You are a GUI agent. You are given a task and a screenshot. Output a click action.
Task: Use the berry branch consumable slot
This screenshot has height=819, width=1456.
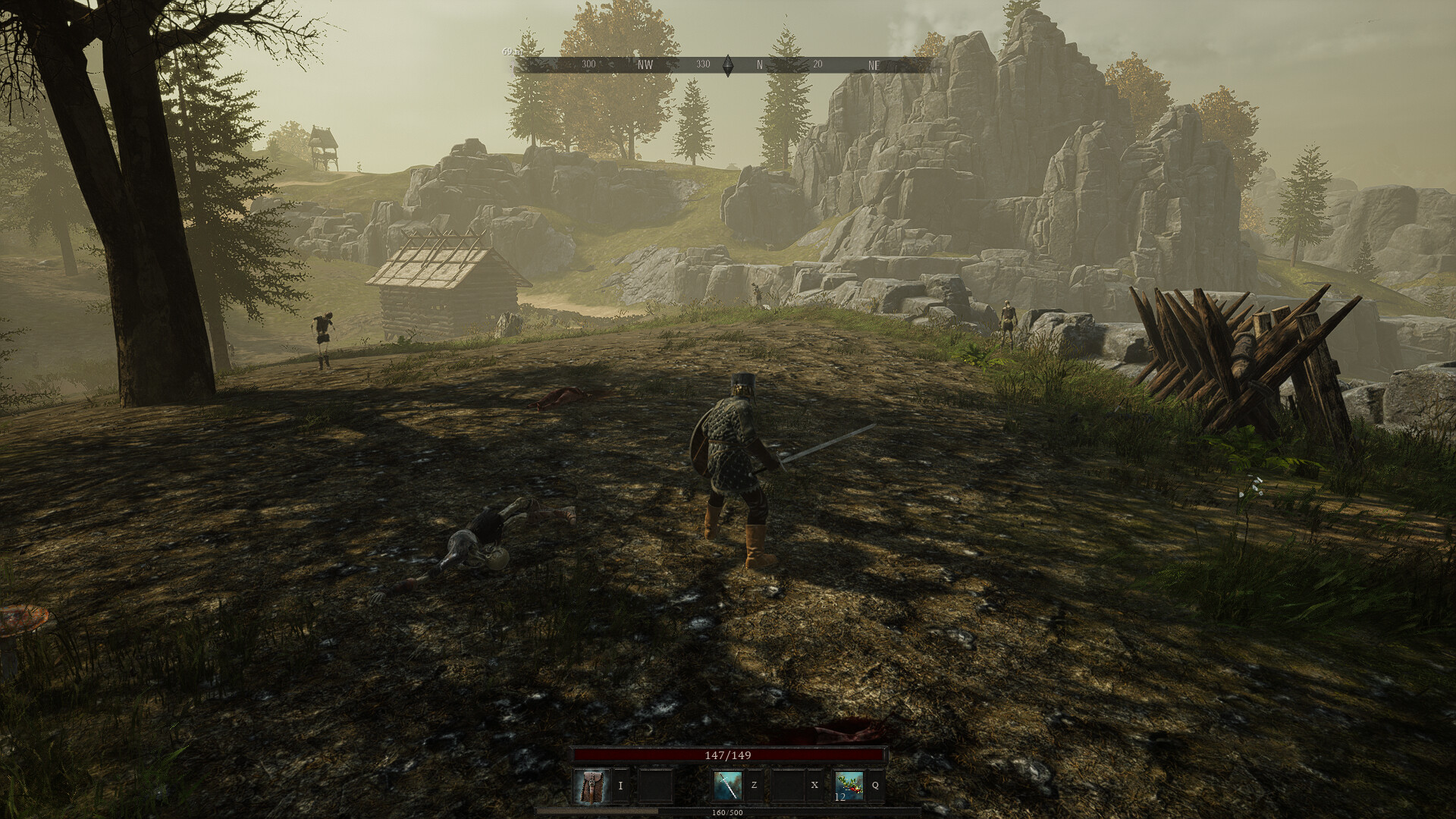[849, 786]
